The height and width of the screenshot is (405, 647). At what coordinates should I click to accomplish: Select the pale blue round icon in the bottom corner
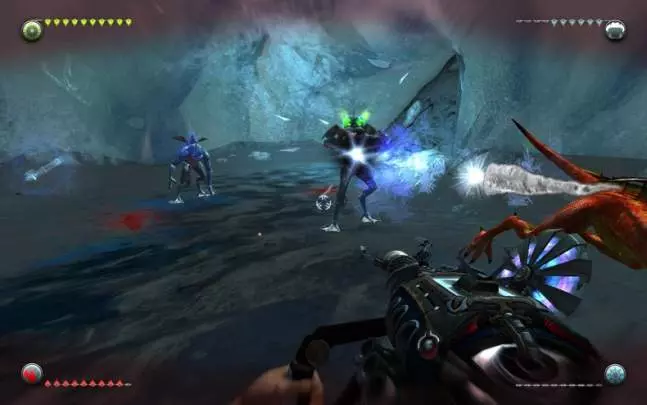click(x=615, y=374)
